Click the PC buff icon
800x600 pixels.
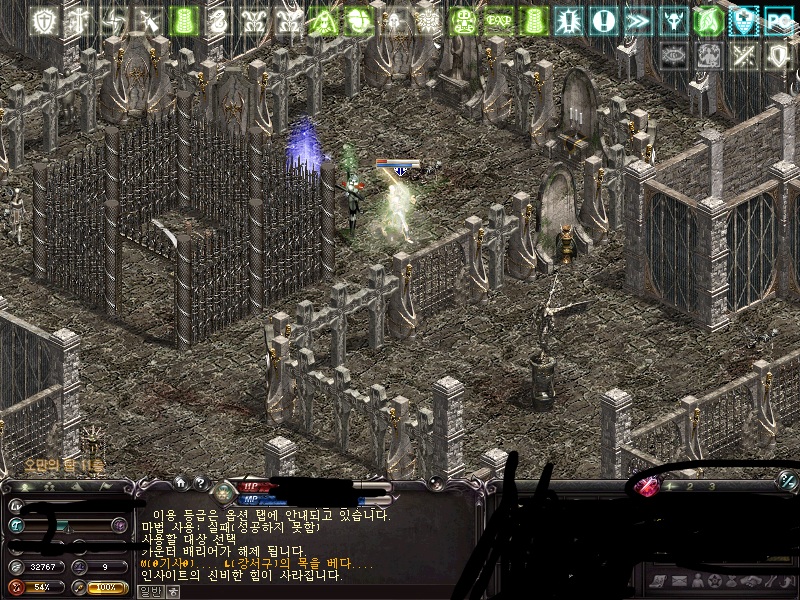pos(779,21)
